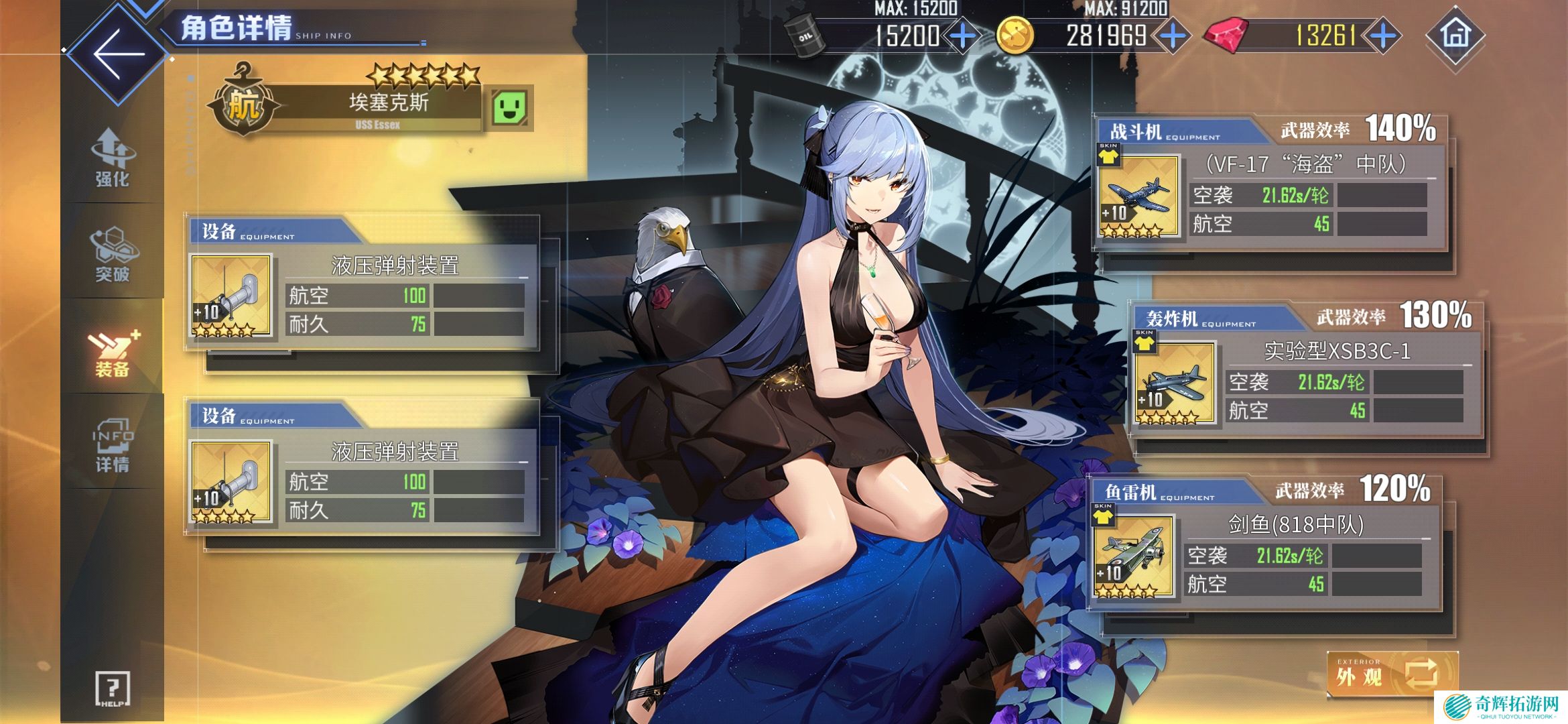Open the torpedo slot skin shirt icon
1568x724 pixels.
coord(1103,515)
